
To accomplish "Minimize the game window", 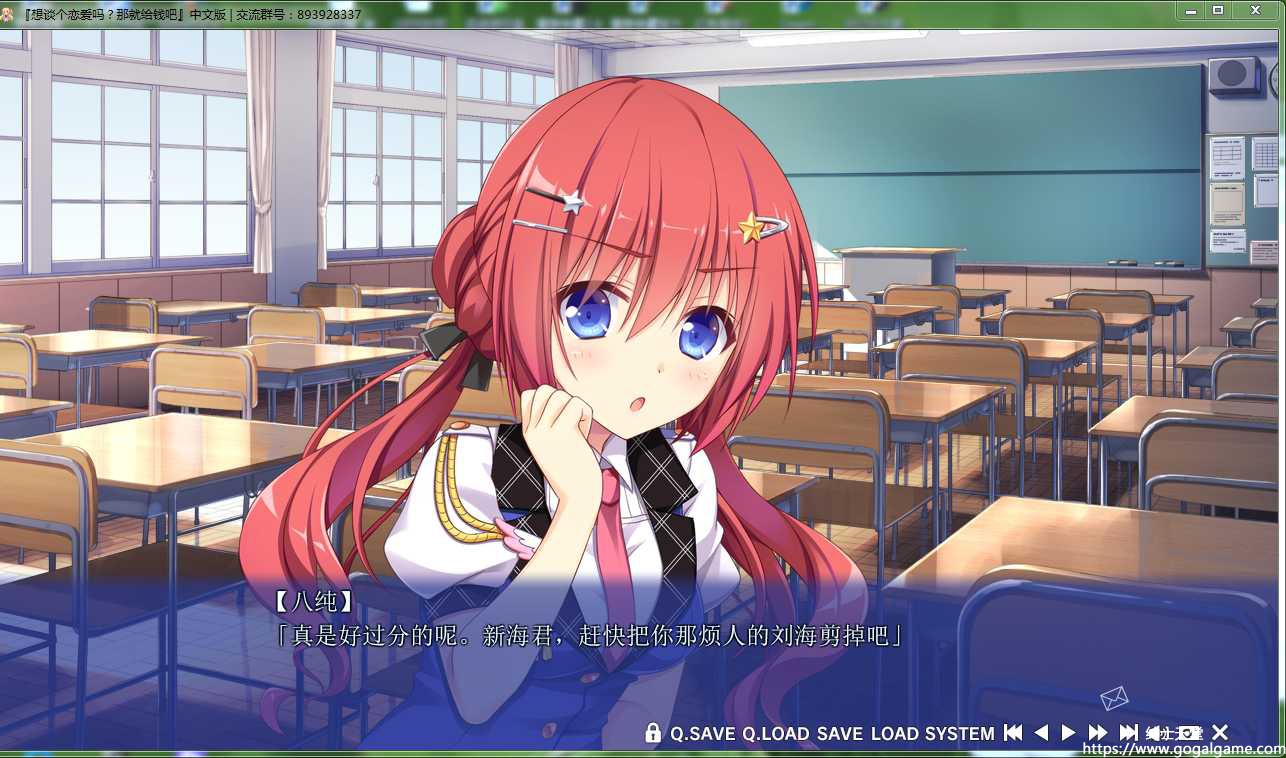I will [x=1190, y=10].
